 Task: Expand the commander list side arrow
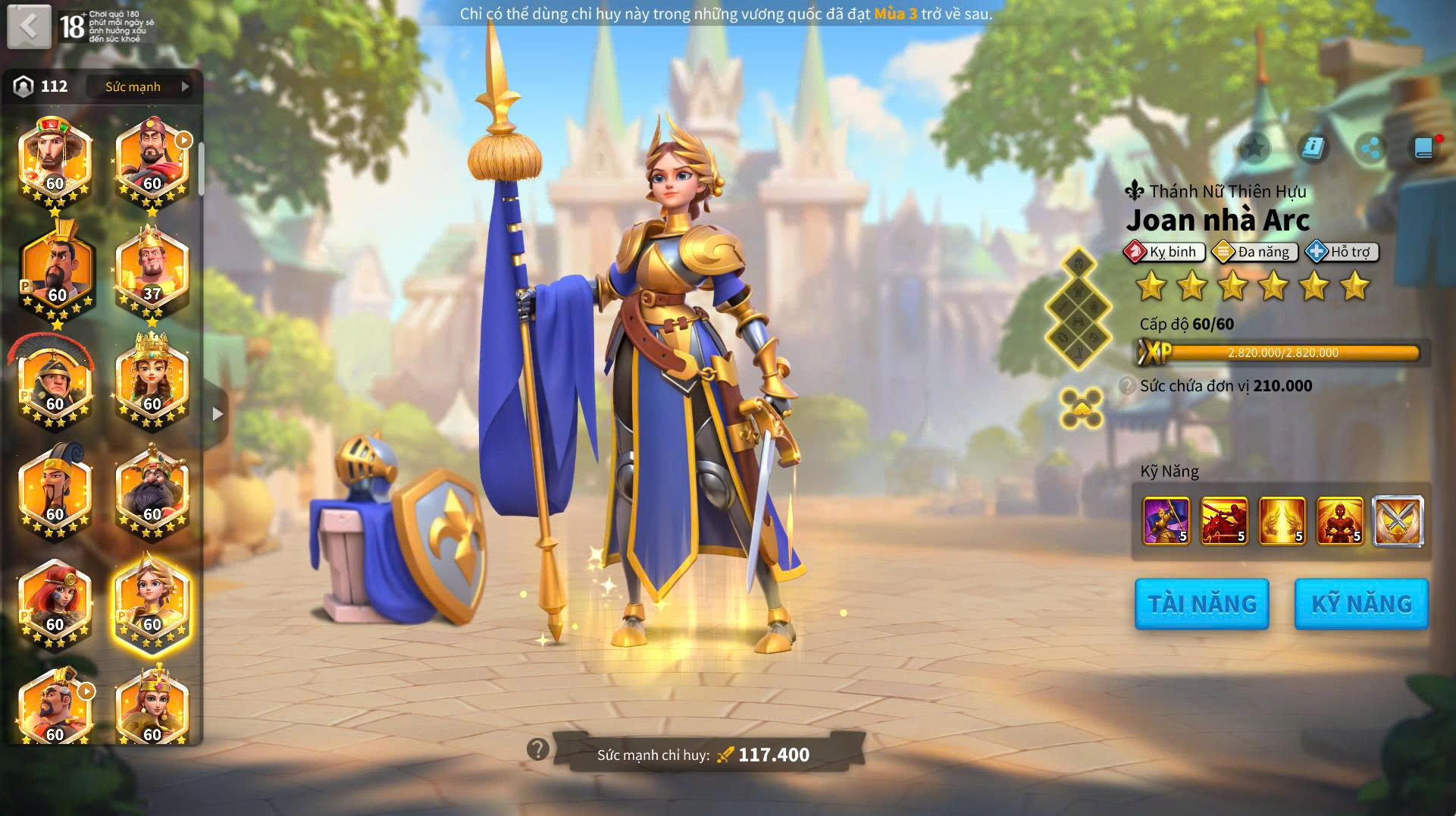click(218, 414)
